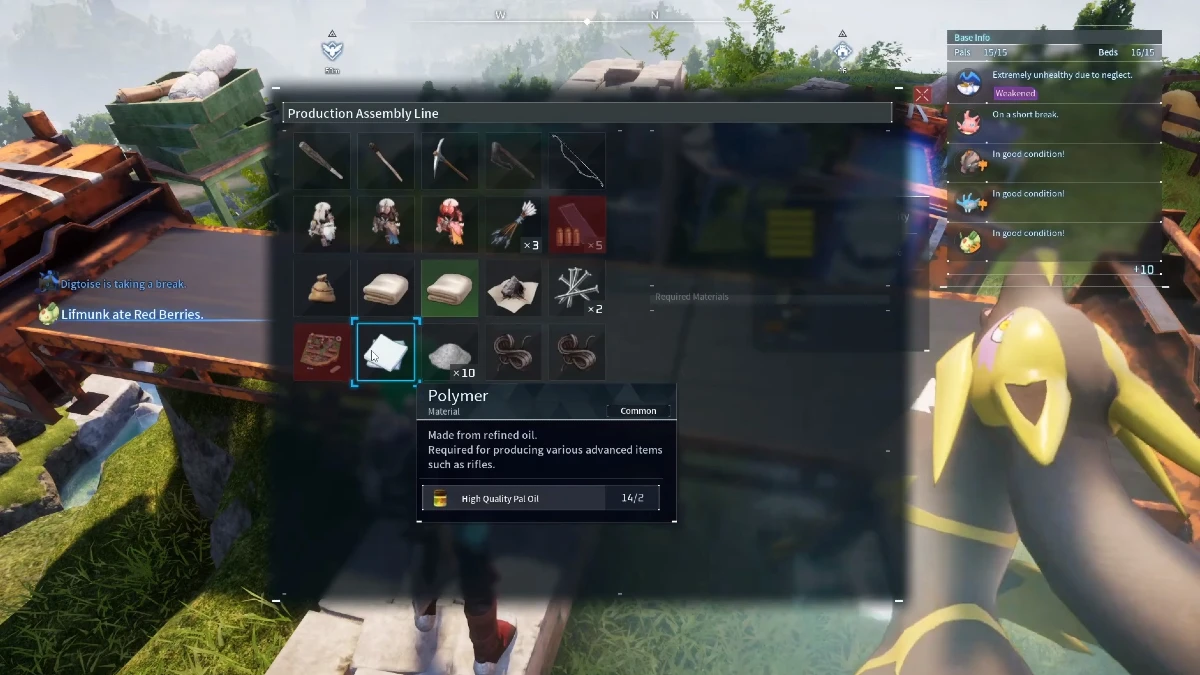Viewport: 1200px width, 675px height.
Task: Close the Production Assembly Line window
Action: pyautogui.click(x=922, y=95)
